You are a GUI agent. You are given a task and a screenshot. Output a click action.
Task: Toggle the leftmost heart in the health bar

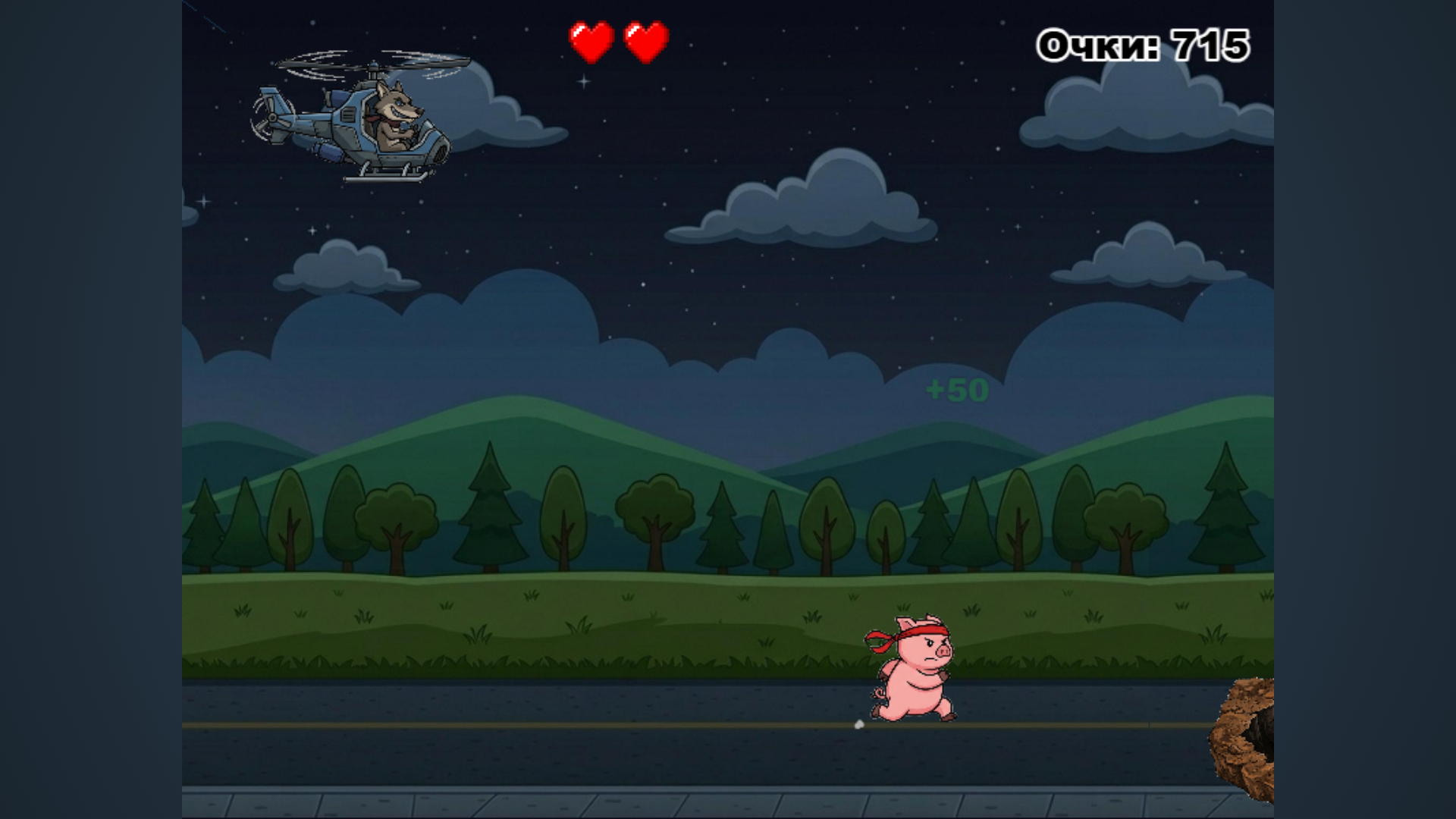pos(591,42)
